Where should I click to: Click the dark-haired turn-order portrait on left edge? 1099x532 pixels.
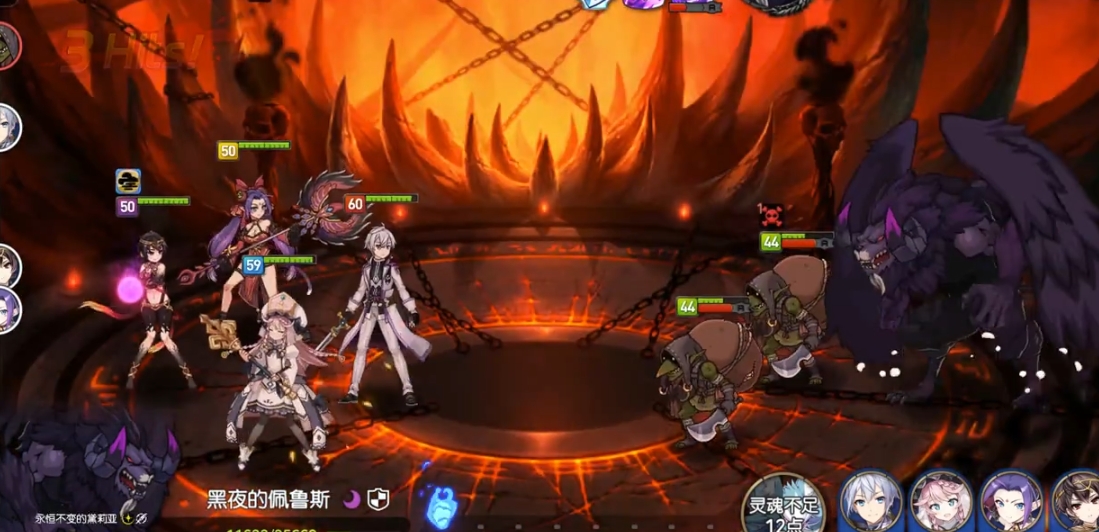(x=8, y=265)
